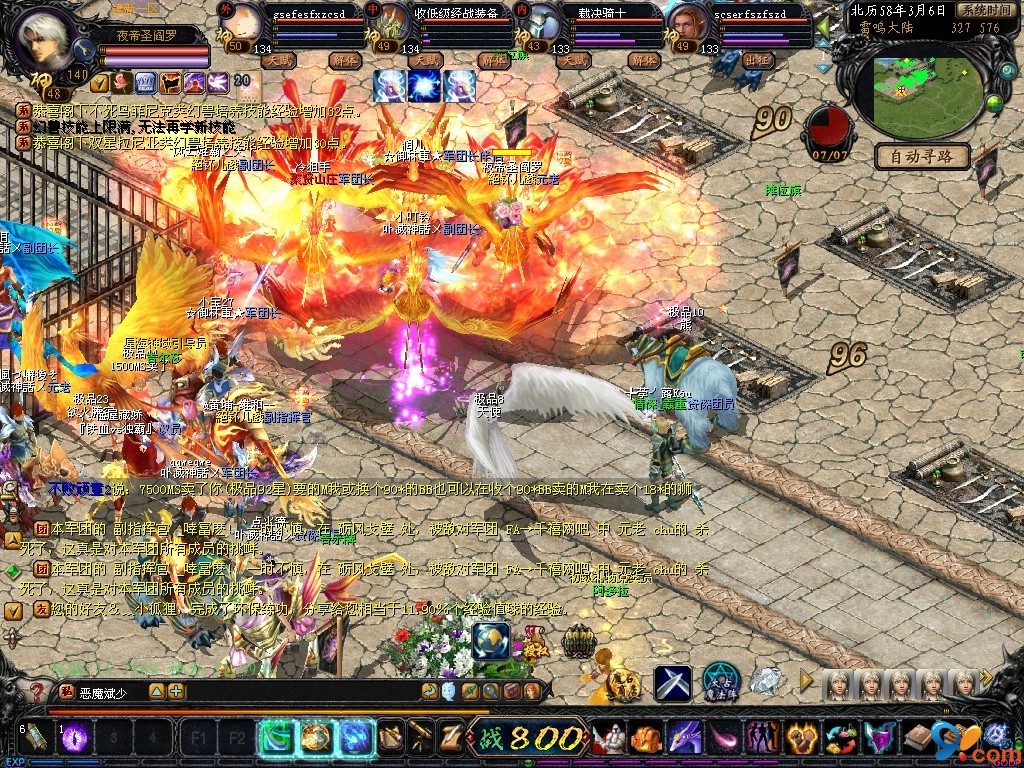
Task: Click the crossed swords icon
Action: tap(672, 683)
